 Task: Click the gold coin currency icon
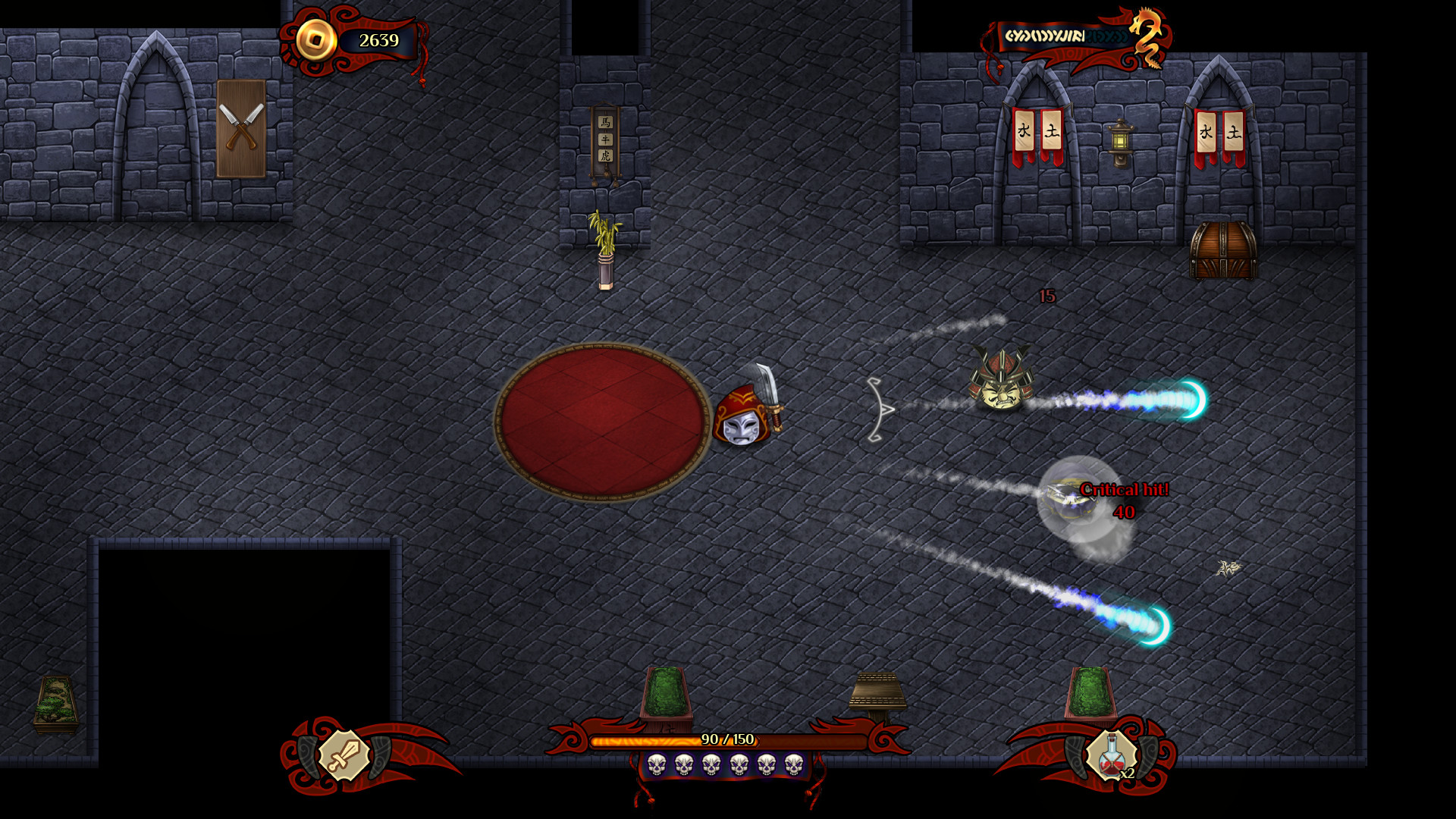(x=318, y=39)
